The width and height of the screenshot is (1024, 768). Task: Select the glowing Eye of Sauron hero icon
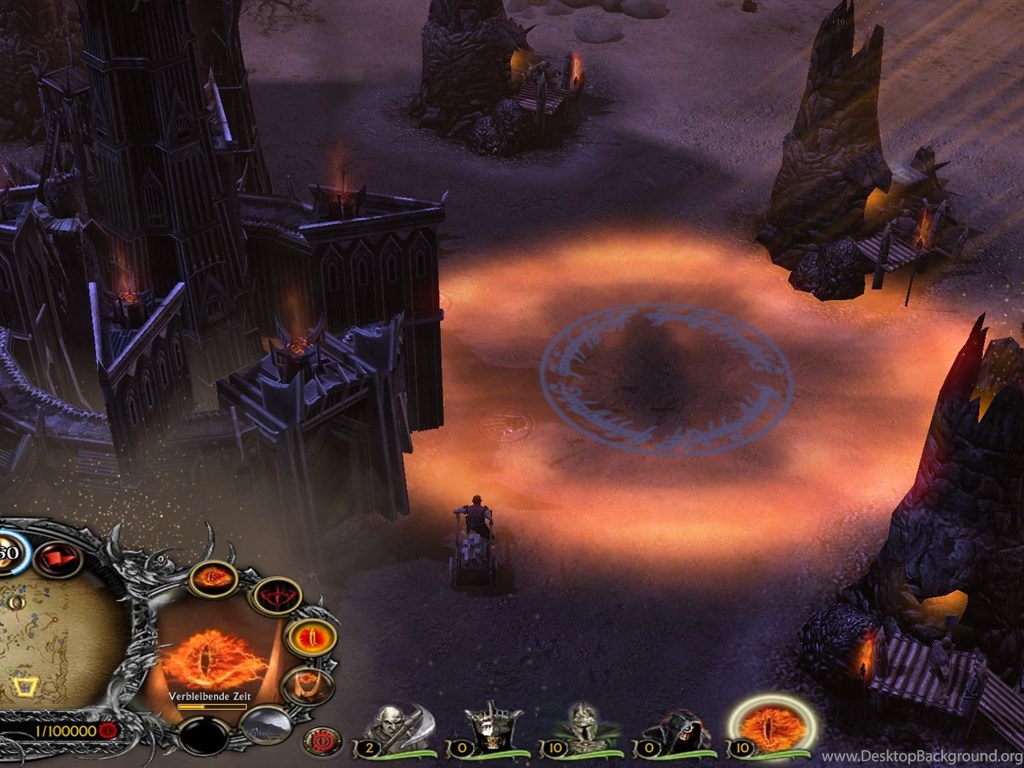(x=772, y=726)
